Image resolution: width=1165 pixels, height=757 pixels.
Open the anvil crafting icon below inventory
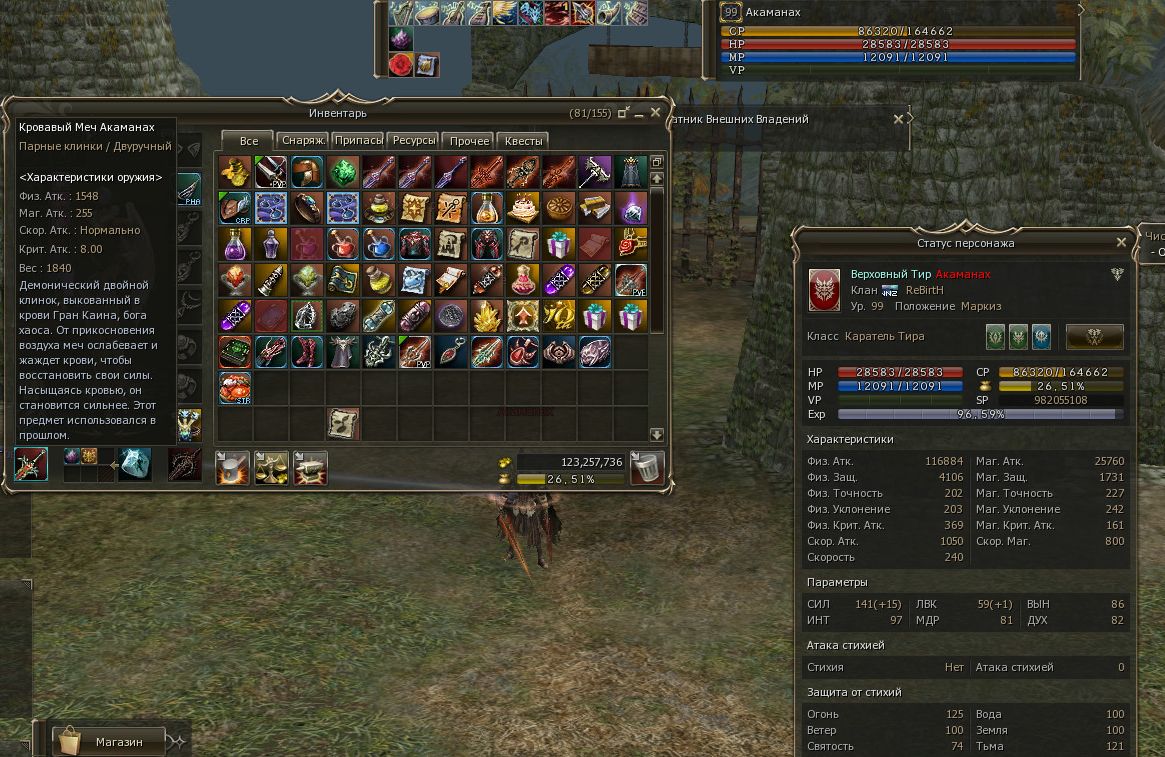(309, 467)
